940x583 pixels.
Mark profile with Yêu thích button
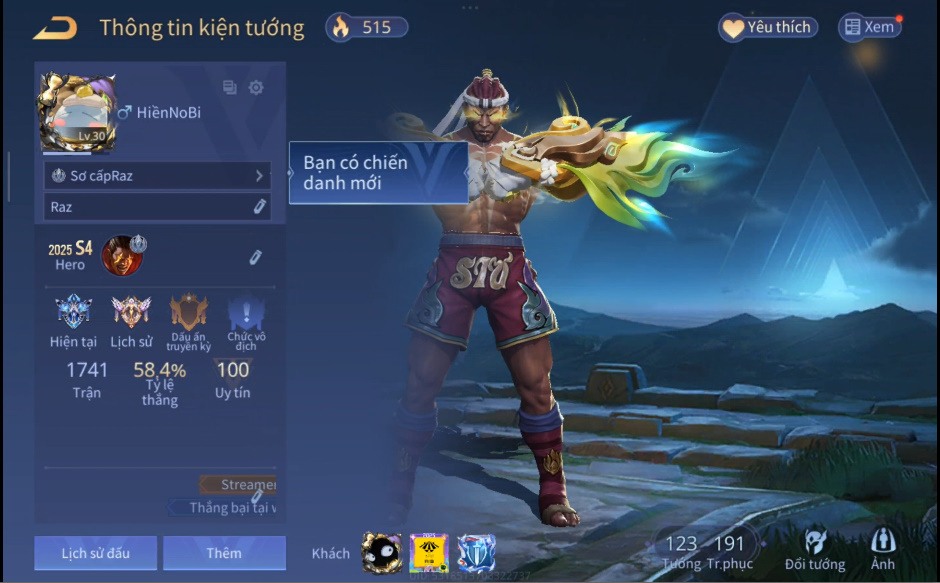pos(768,28)
